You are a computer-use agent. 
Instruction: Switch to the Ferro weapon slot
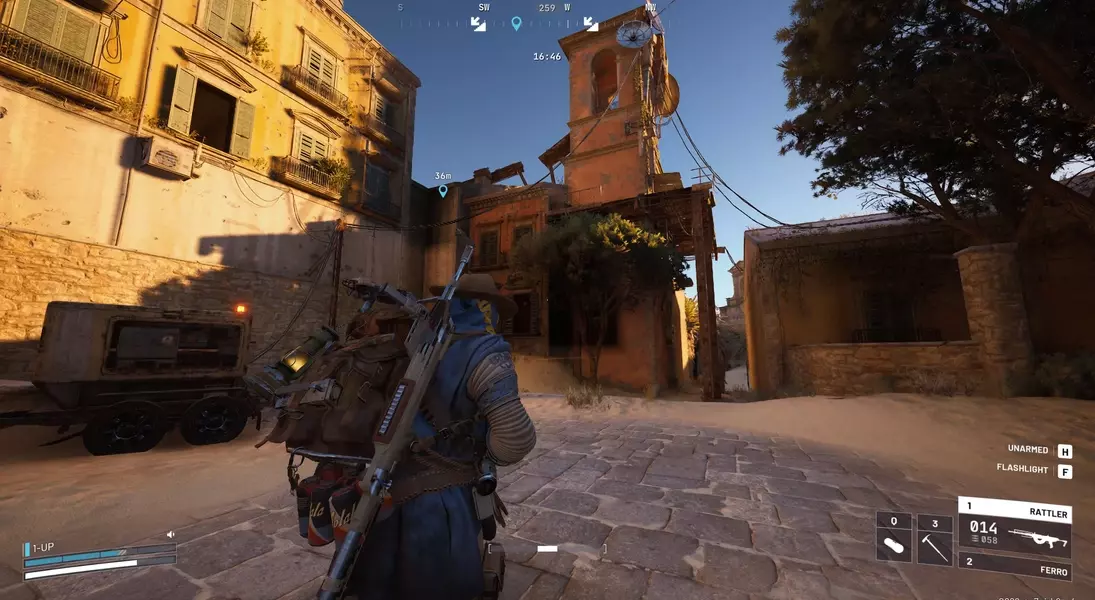coord(1014,567)
